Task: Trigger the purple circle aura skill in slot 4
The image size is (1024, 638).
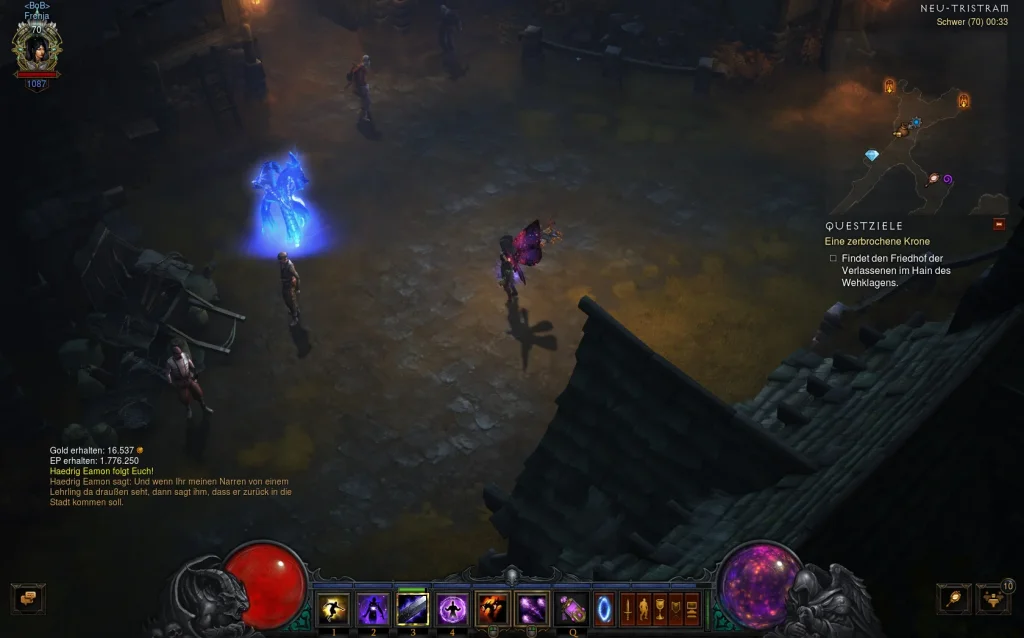Action: (x=452, y=608)
